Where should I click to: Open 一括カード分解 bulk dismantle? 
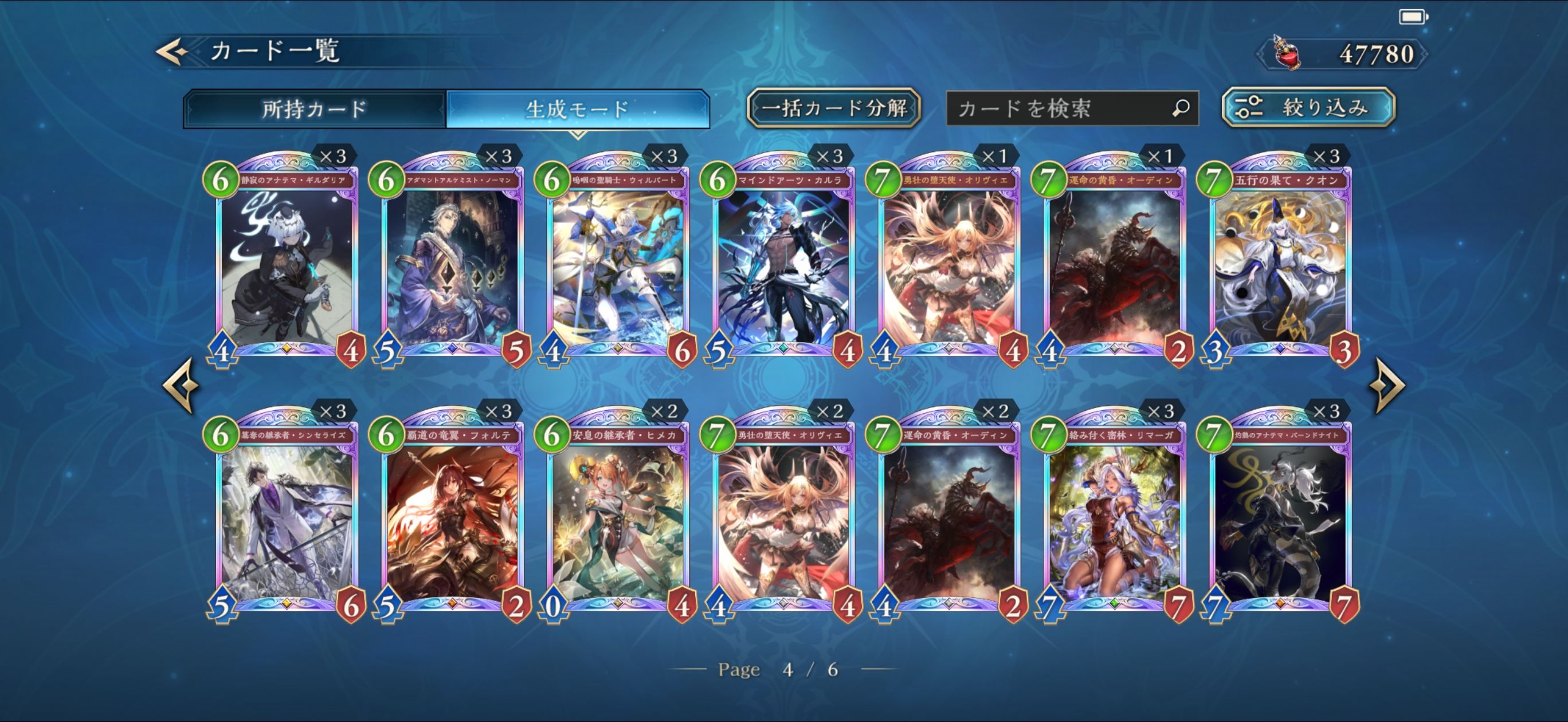tap(833, 108)
